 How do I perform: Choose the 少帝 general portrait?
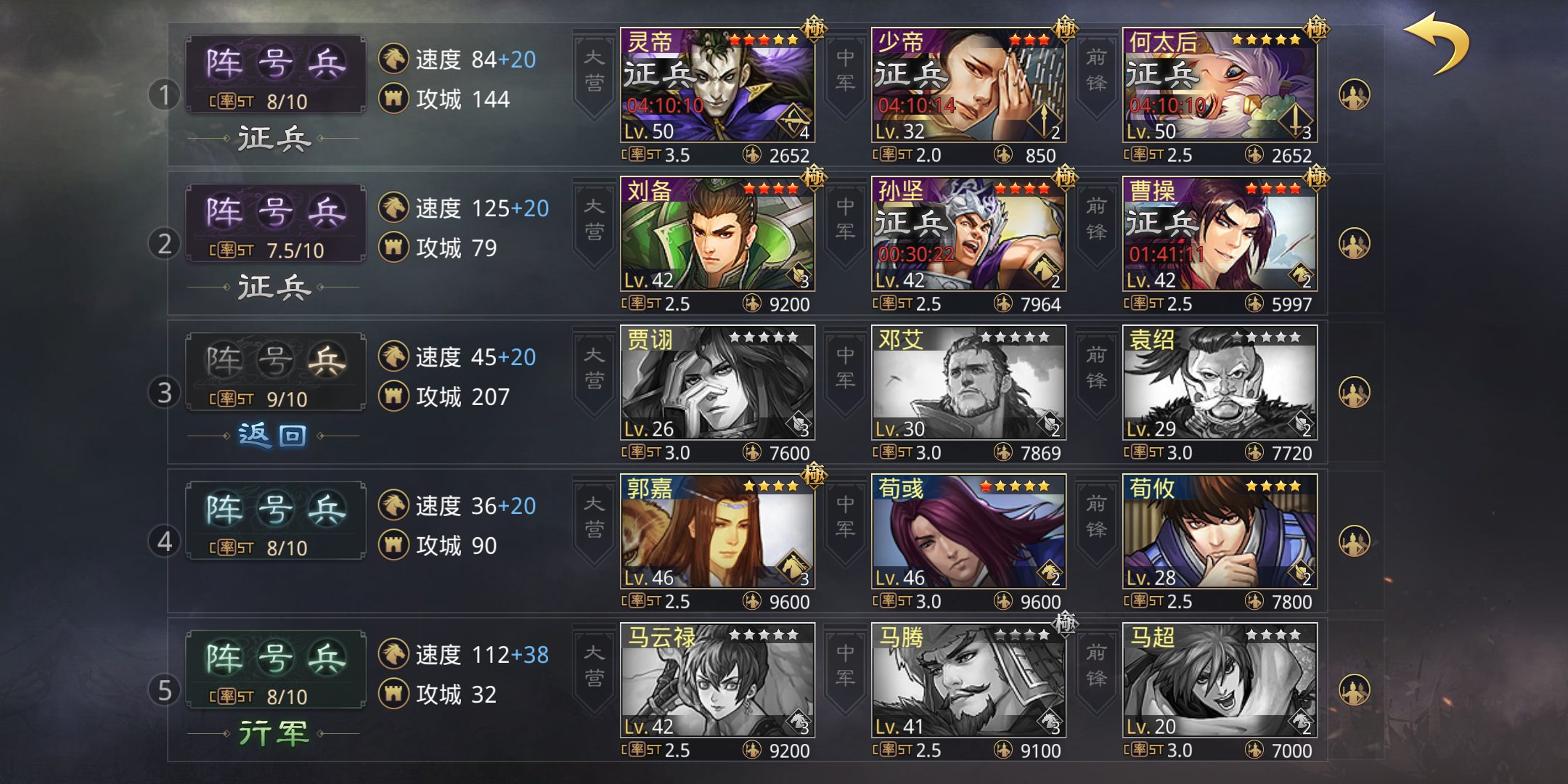pos(968,86)
